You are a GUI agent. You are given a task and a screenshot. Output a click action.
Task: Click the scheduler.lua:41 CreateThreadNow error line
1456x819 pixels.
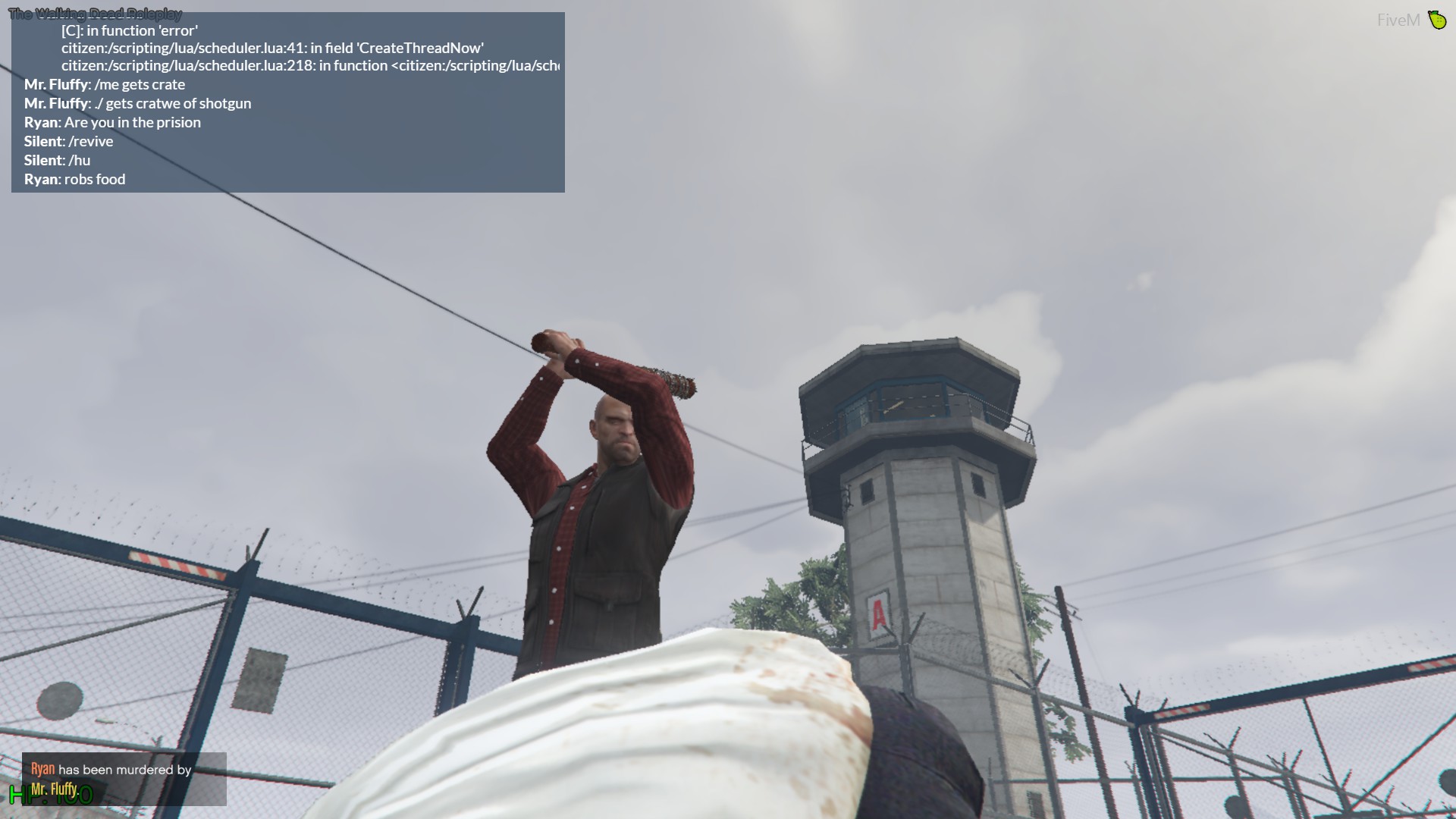[x=273, y=47]
